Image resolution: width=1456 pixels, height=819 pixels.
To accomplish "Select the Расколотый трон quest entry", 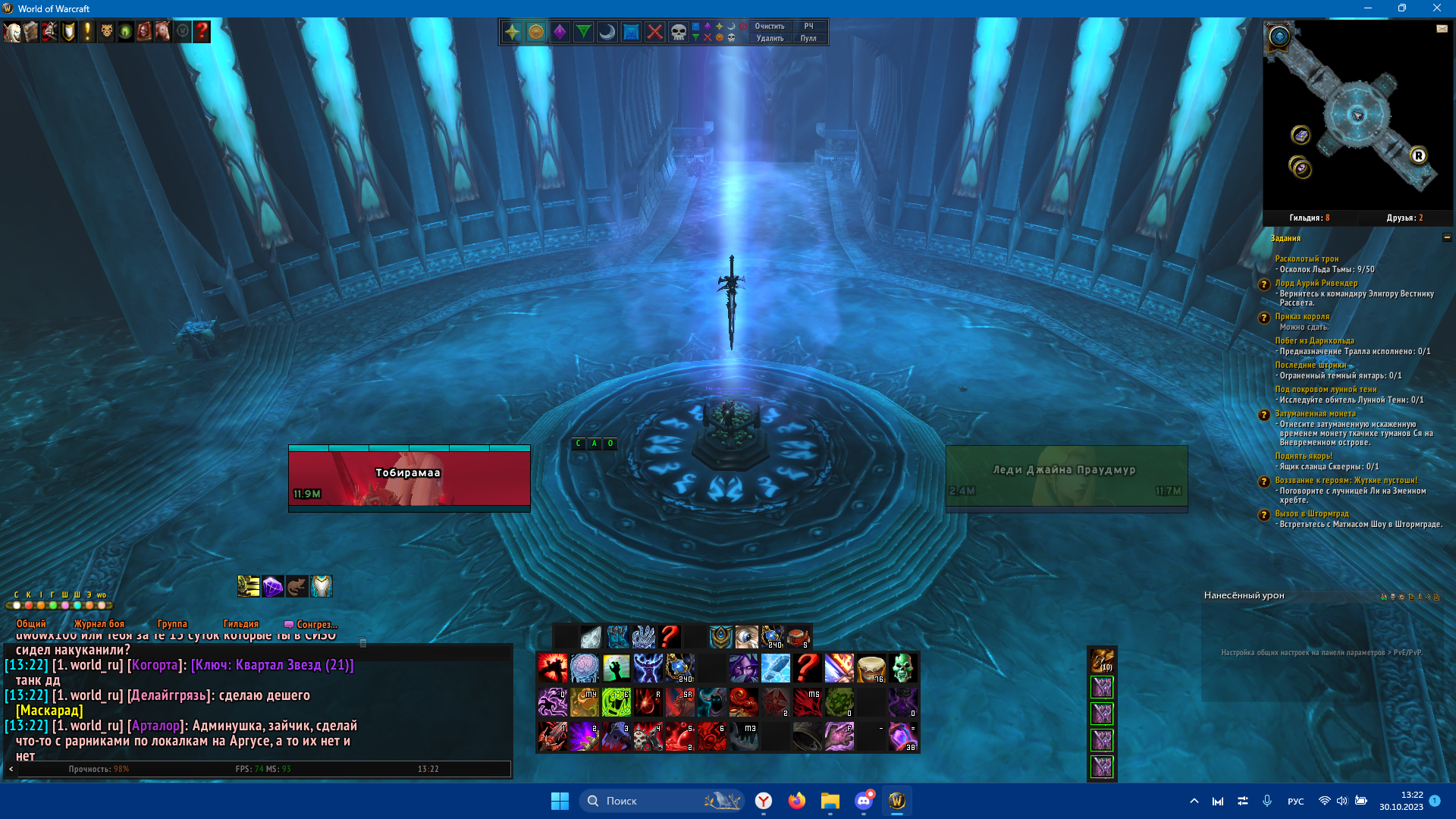I will 1307,259.
